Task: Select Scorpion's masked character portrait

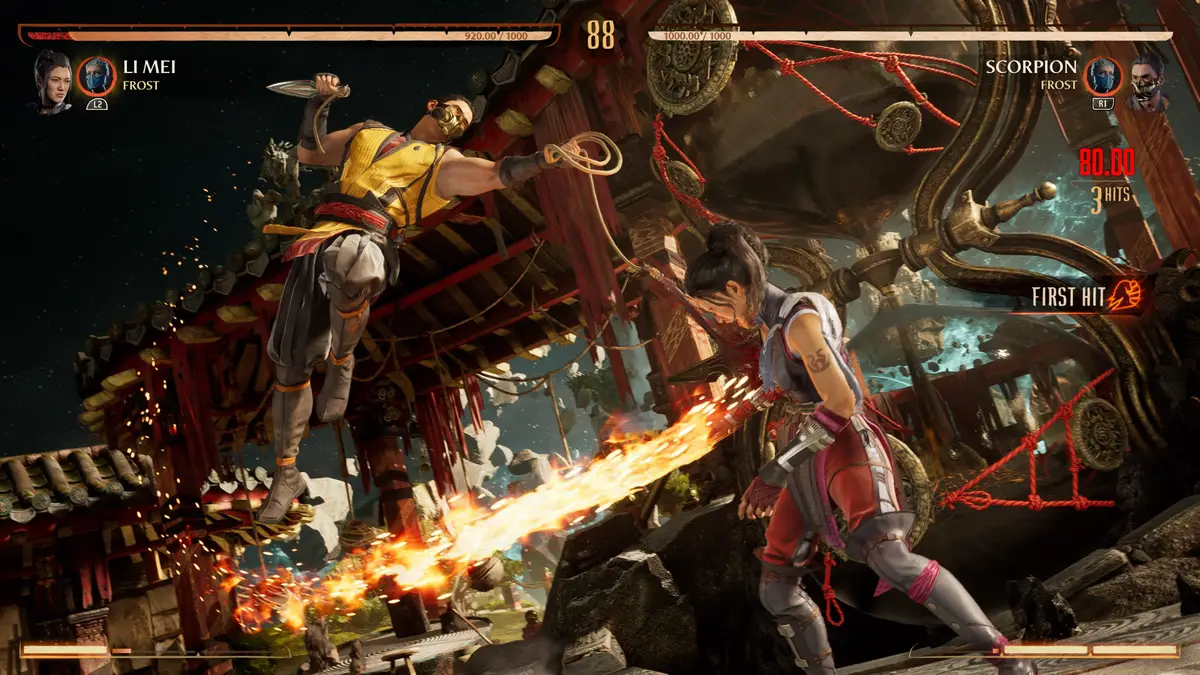Action: [x=1148, y=80]
